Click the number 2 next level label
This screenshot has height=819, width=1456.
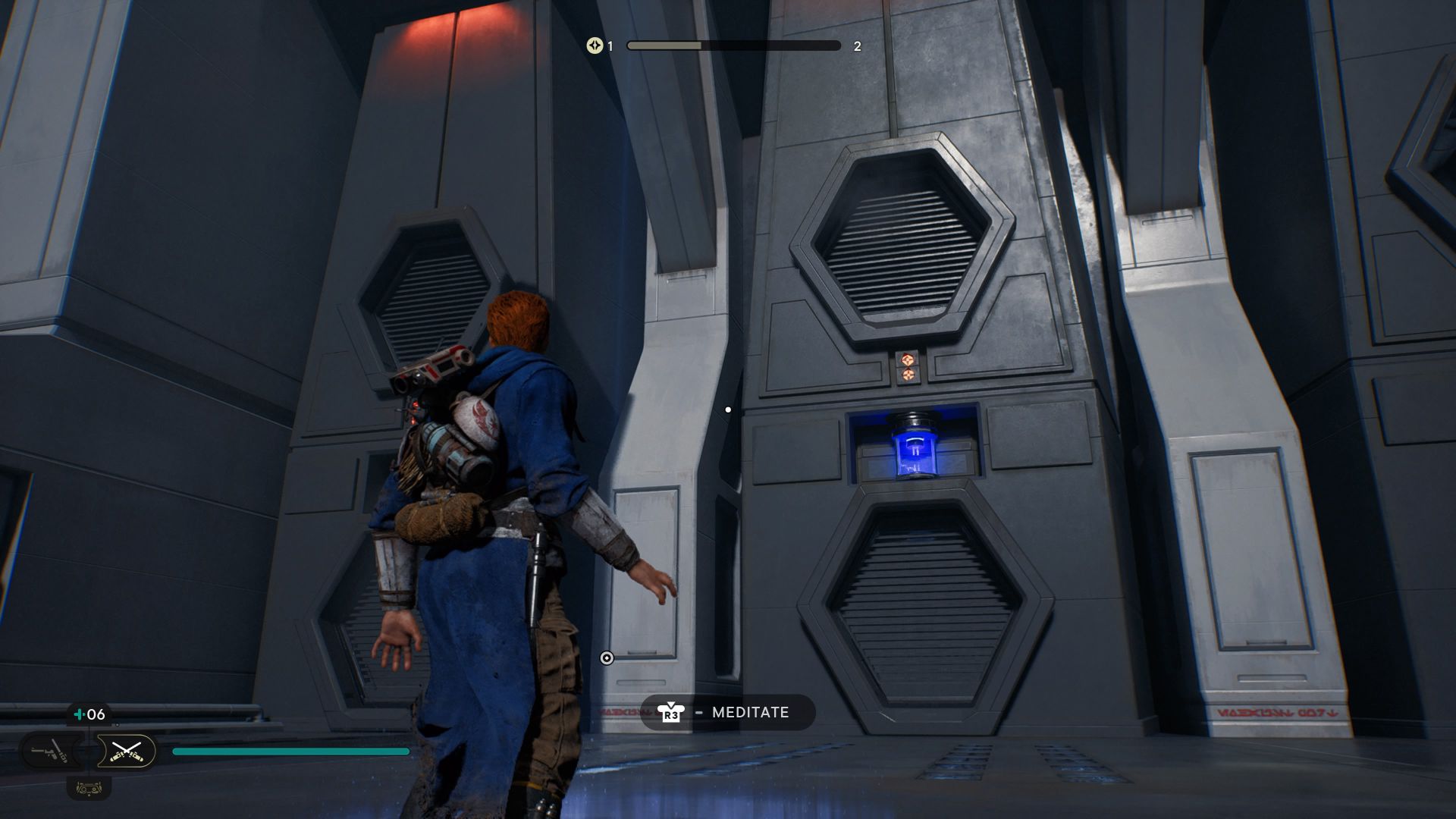coord(857,46)
